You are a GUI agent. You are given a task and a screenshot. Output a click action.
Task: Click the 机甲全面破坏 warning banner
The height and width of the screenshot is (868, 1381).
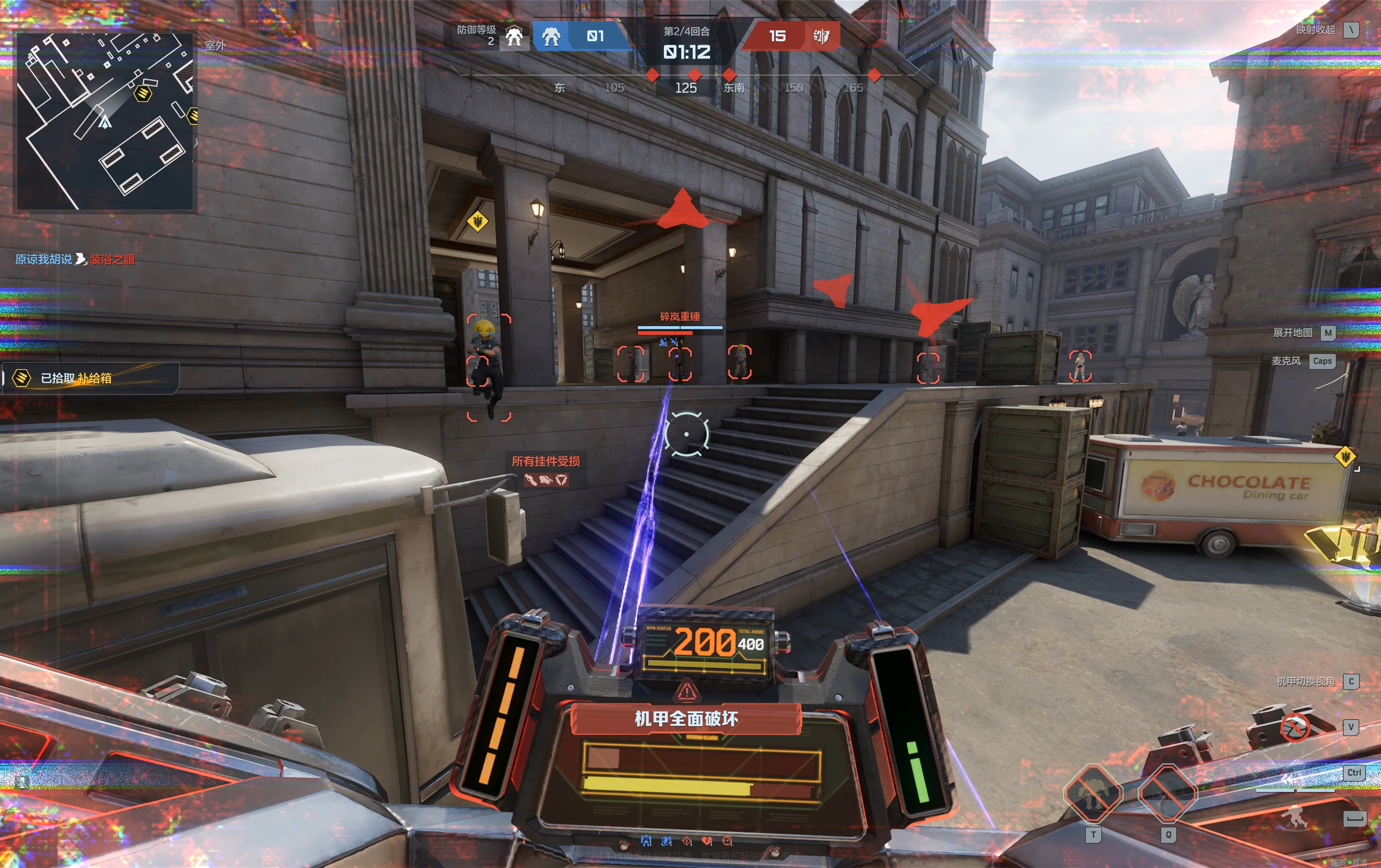point(686,719)
